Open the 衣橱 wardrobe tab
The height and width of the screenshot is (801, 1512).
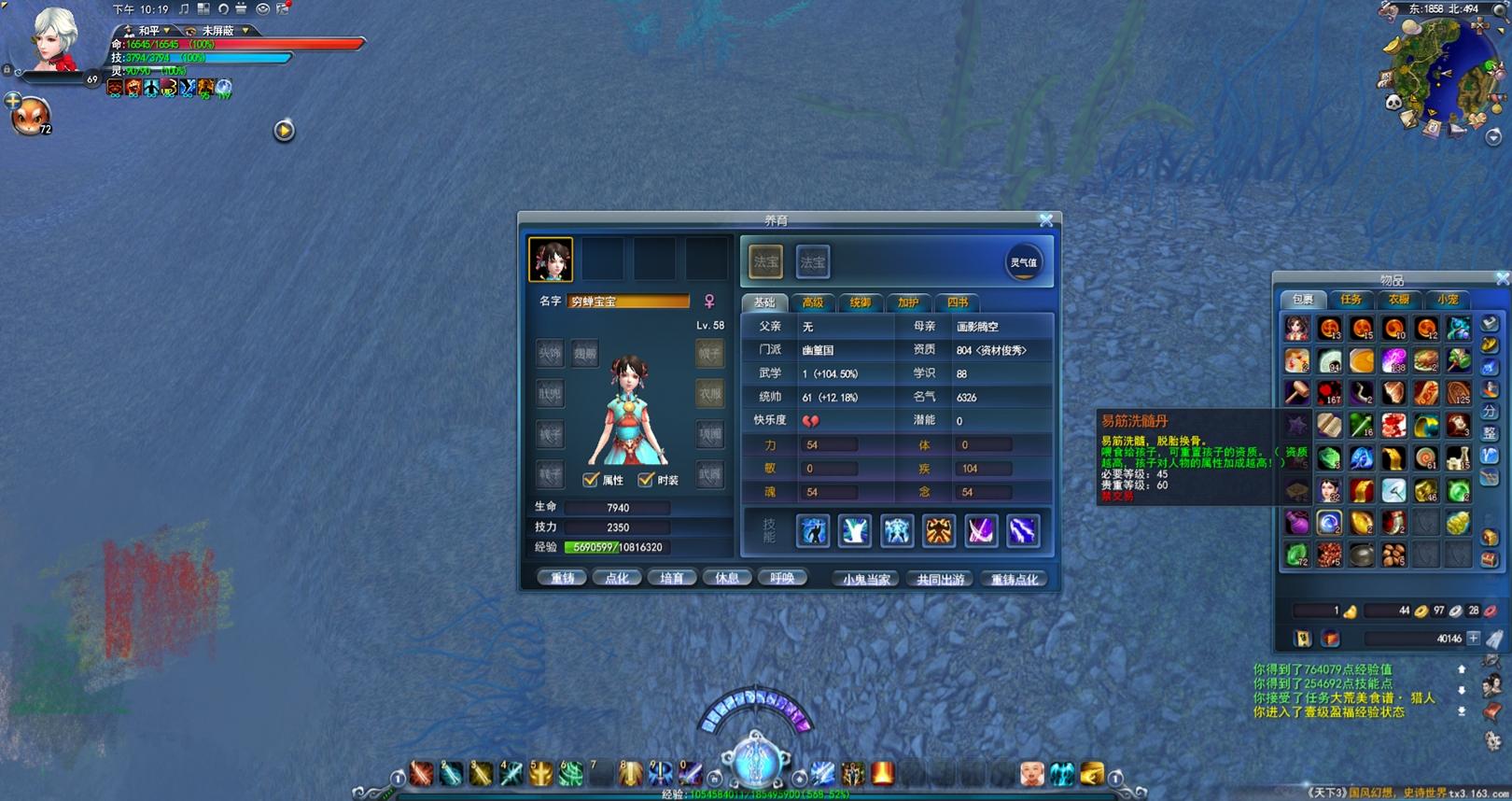(x=1399, y=300)
